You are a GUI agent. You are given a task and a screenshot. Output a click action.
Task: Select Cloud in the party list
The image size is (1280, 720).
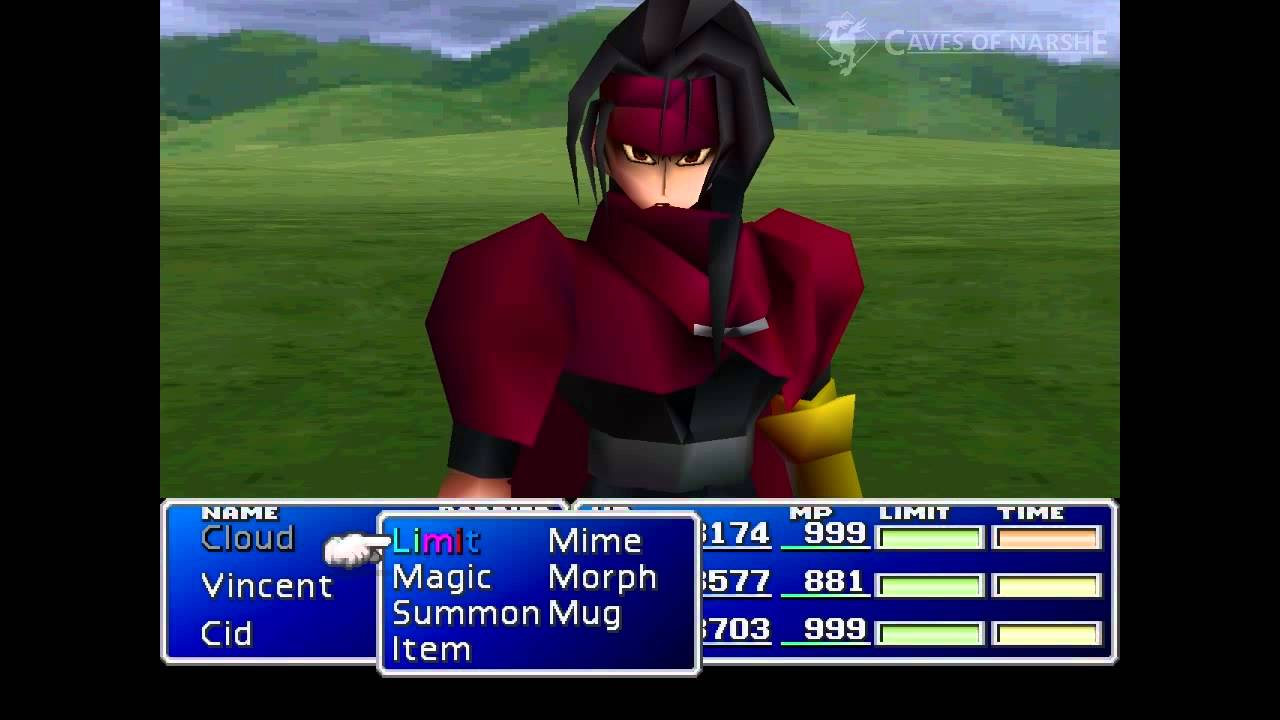pyautogui.click(x=248, y=538)
